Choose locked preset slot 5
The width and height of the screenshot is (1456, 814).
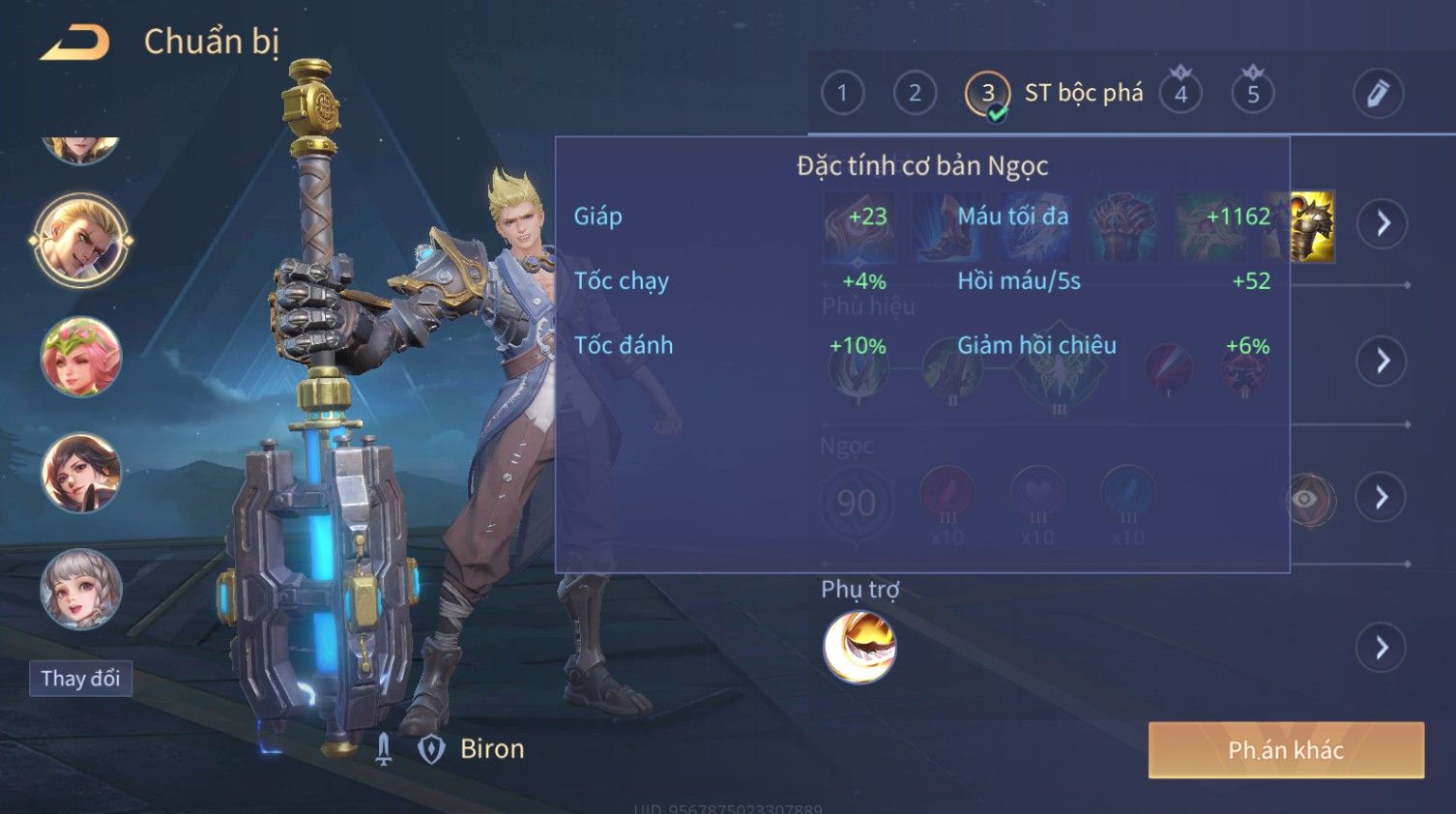(1253, 94)
